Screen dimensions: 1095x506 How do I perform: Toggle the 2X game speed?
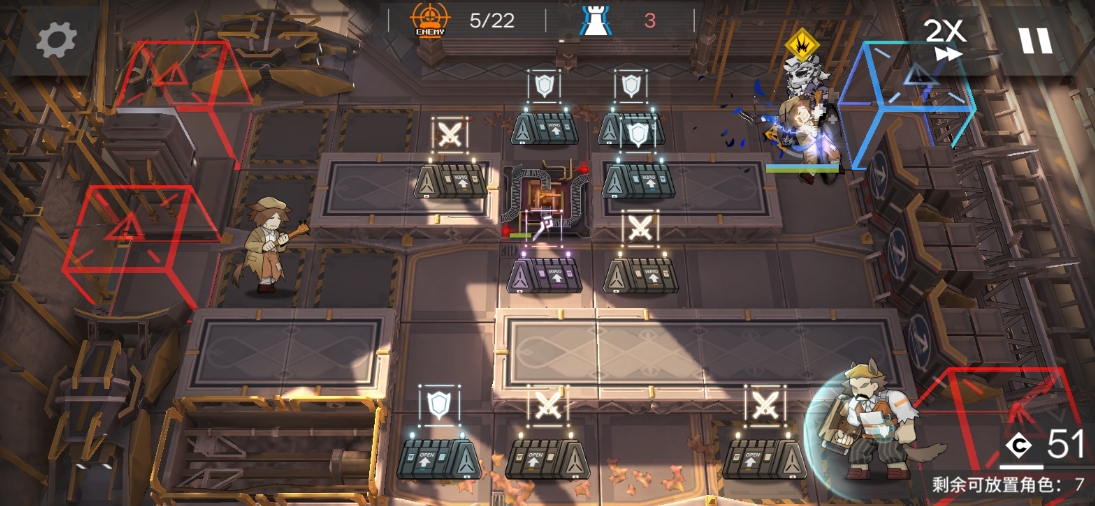coord(944,38)
